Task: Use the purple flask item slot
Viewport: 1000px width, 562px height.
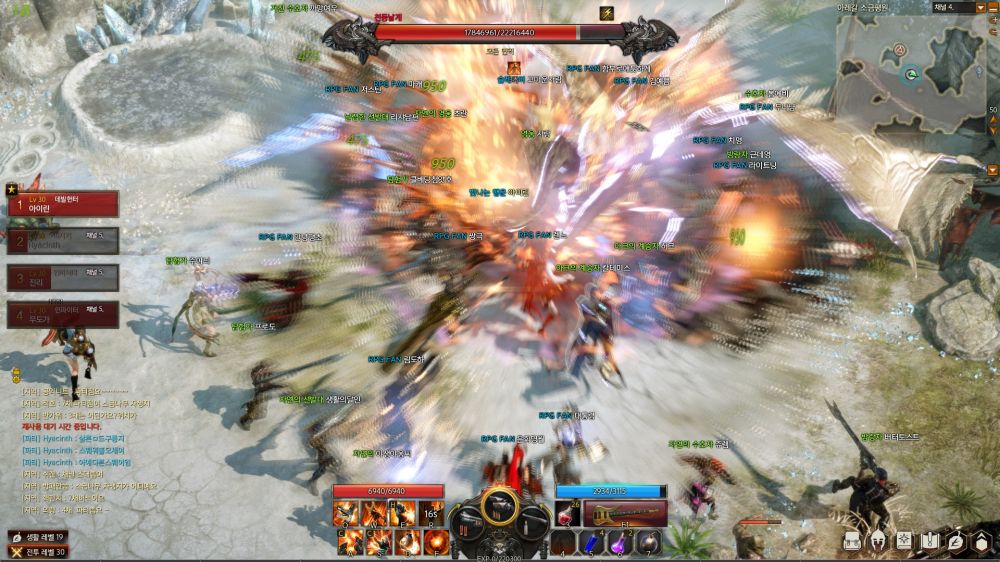Action: pos(620,544)
